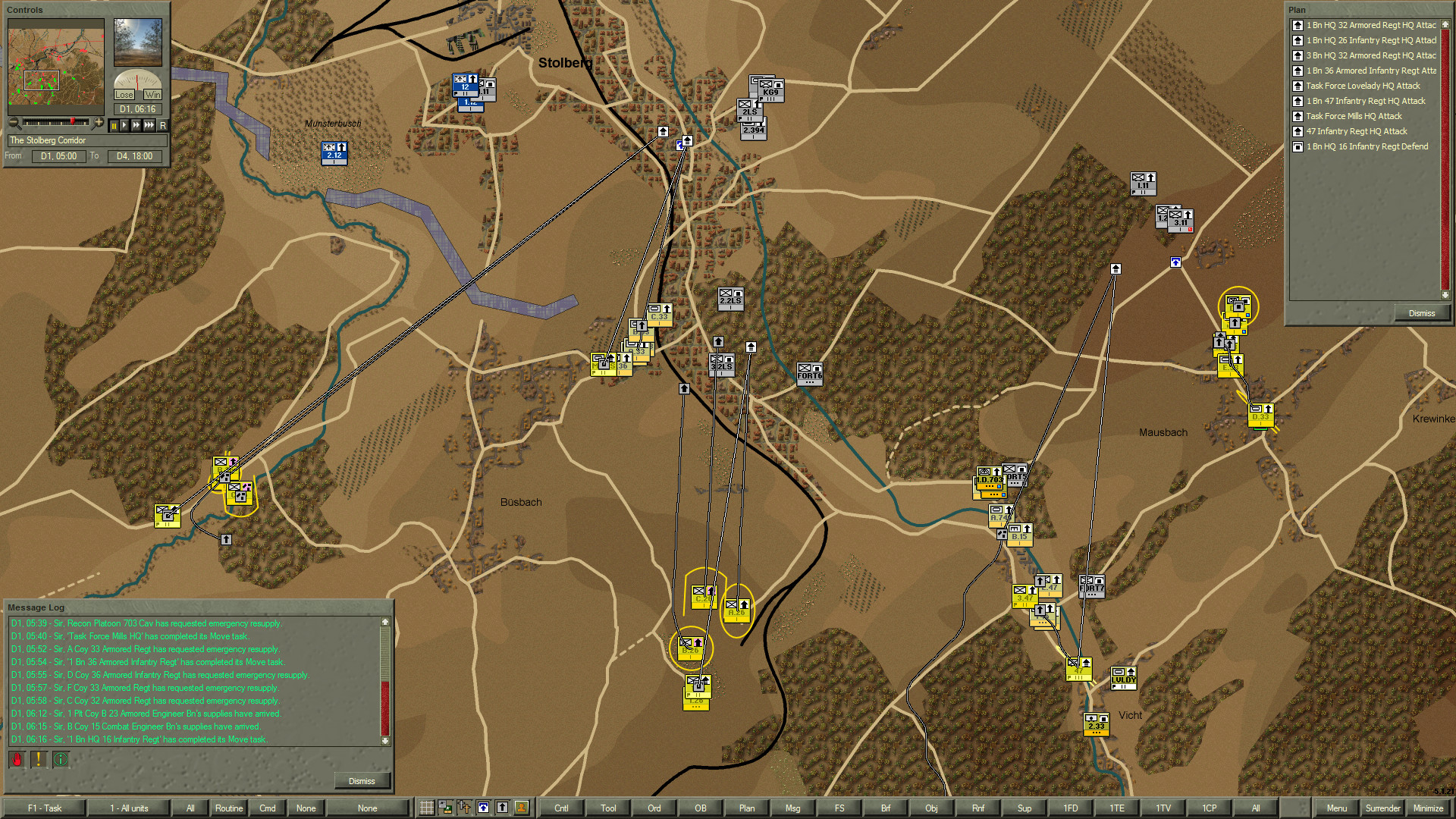The height and width of the screenshot is (819, 1456).
Task: Click the orange soldier figure icon on the toolbar
Action: tap(521, 808)
